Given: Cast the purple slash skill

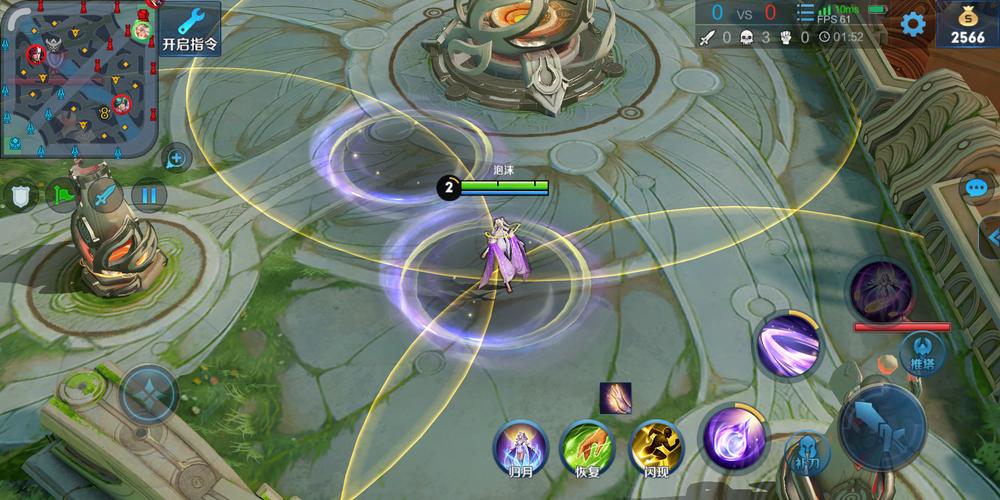Looking at the screenshot, I should click(x=788, y=347).
